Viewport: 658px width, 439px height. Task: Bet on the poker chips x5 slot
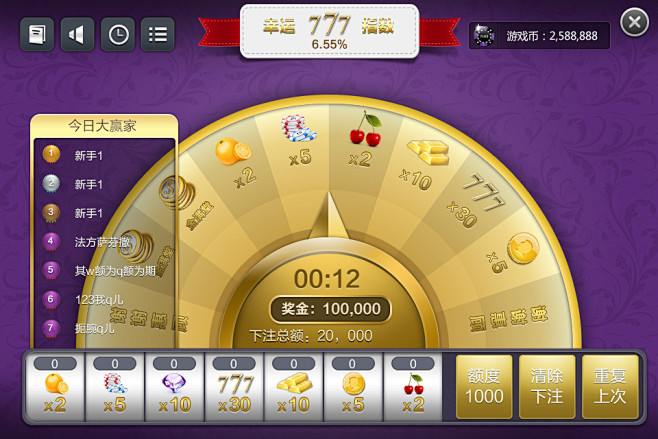point(115,387)
